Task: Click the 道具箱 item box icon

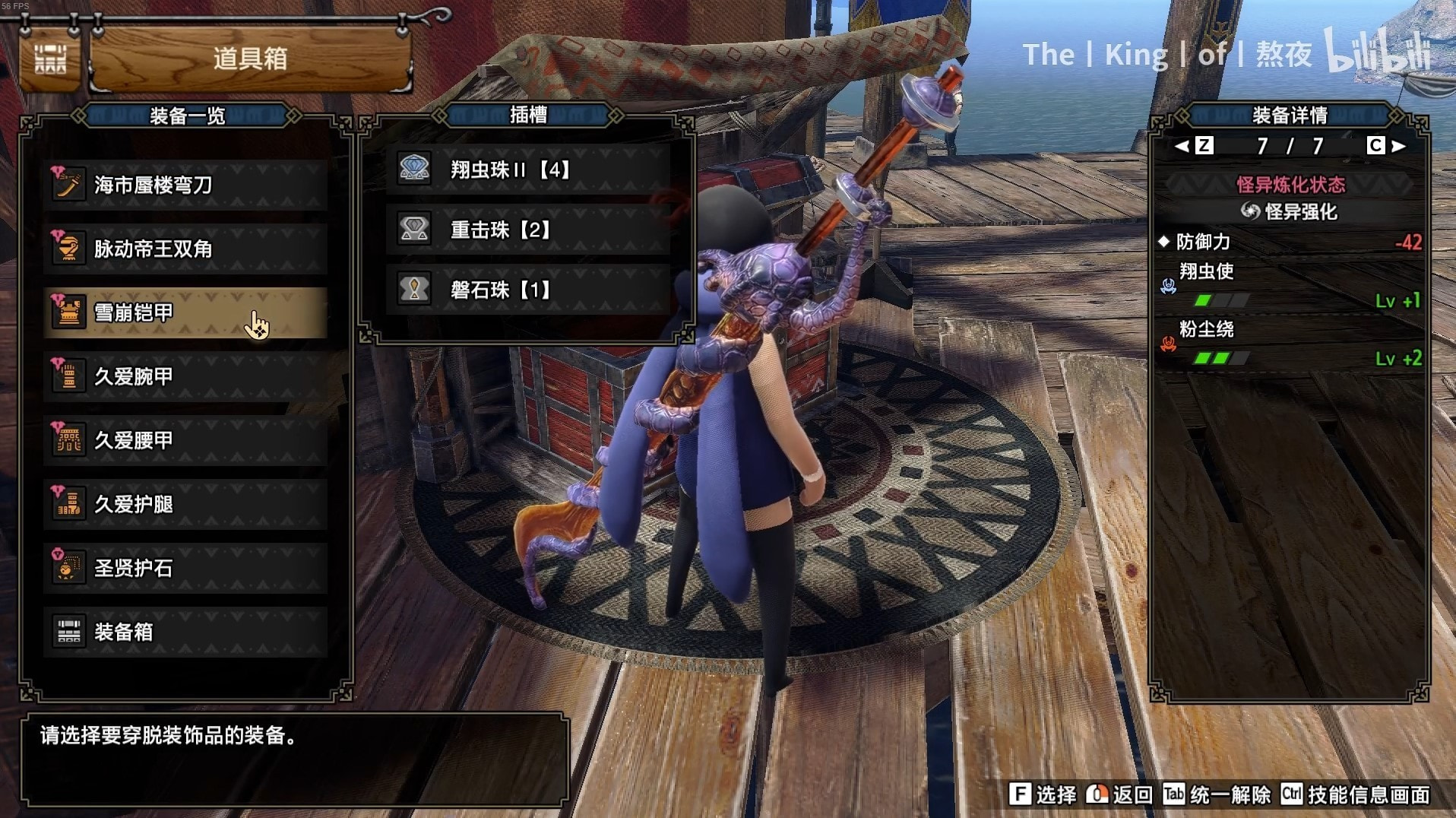Action: (50, 59)
